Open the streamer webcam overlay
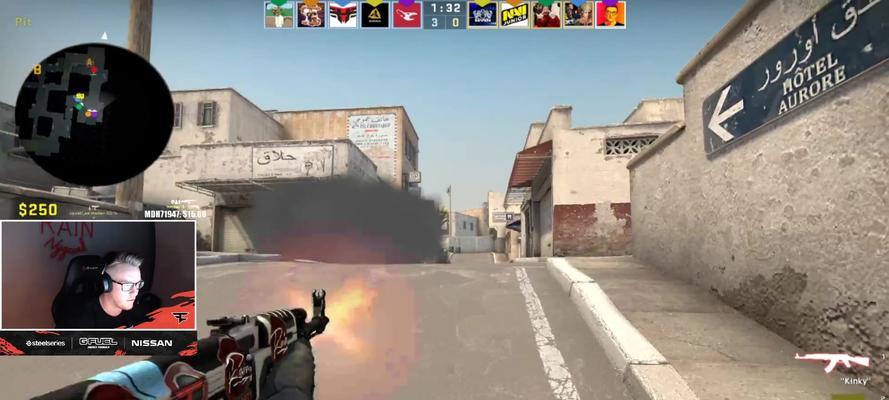889x400 pixels. [98, 275]
